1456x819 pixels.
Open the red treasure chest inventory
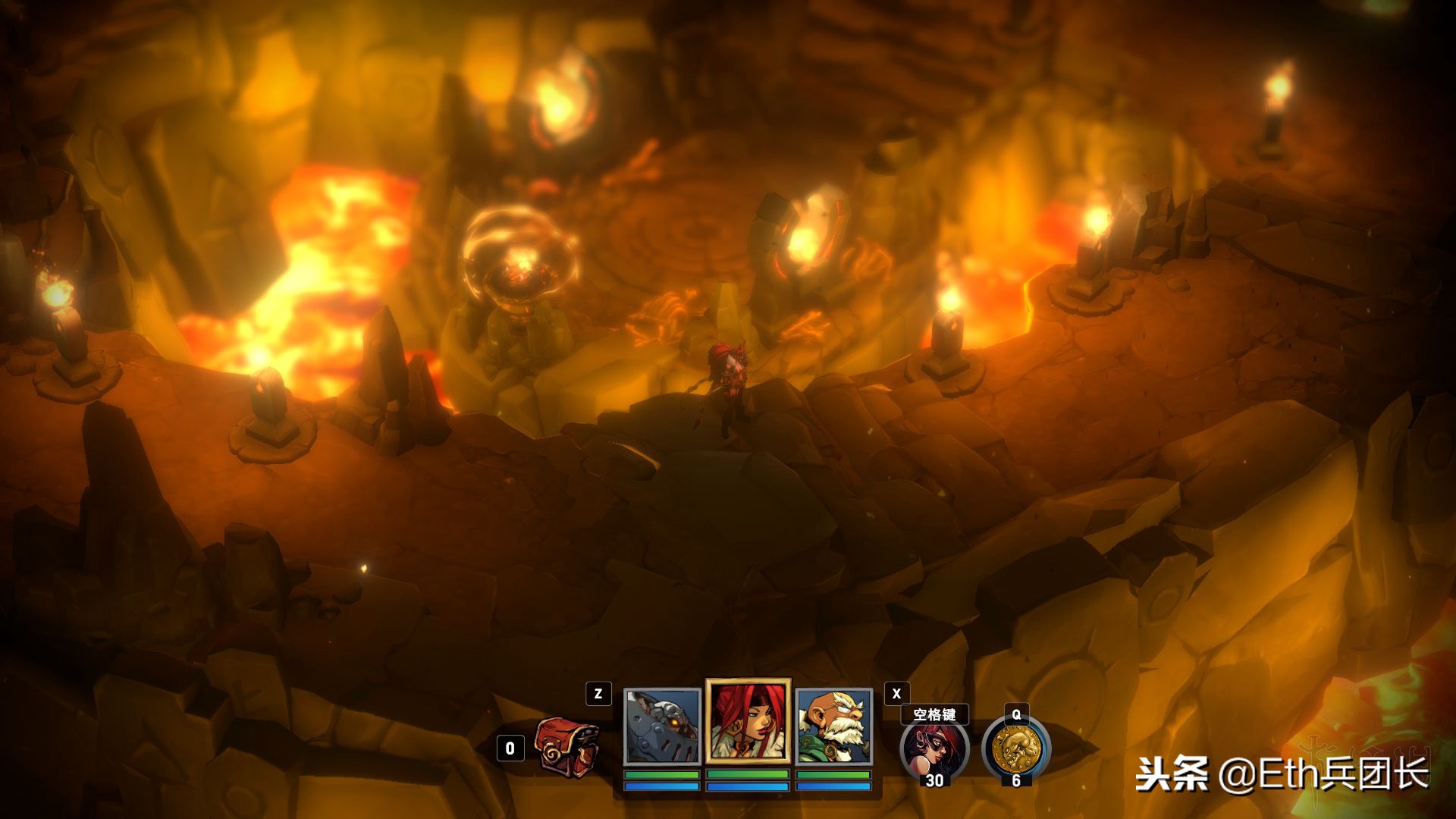point(567,743)
